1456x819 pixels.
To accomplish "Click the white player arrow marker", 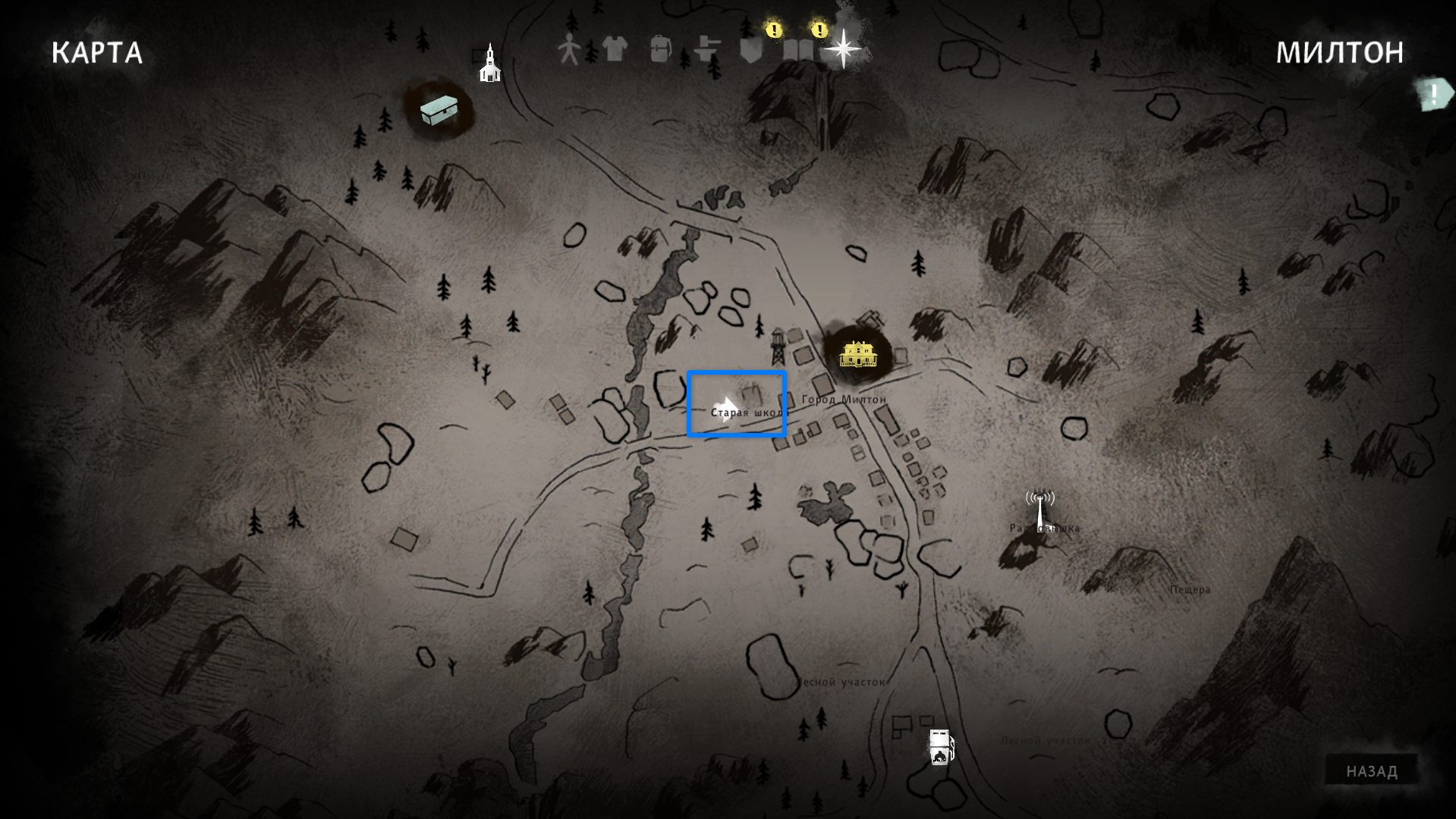I will coord(727,403).
